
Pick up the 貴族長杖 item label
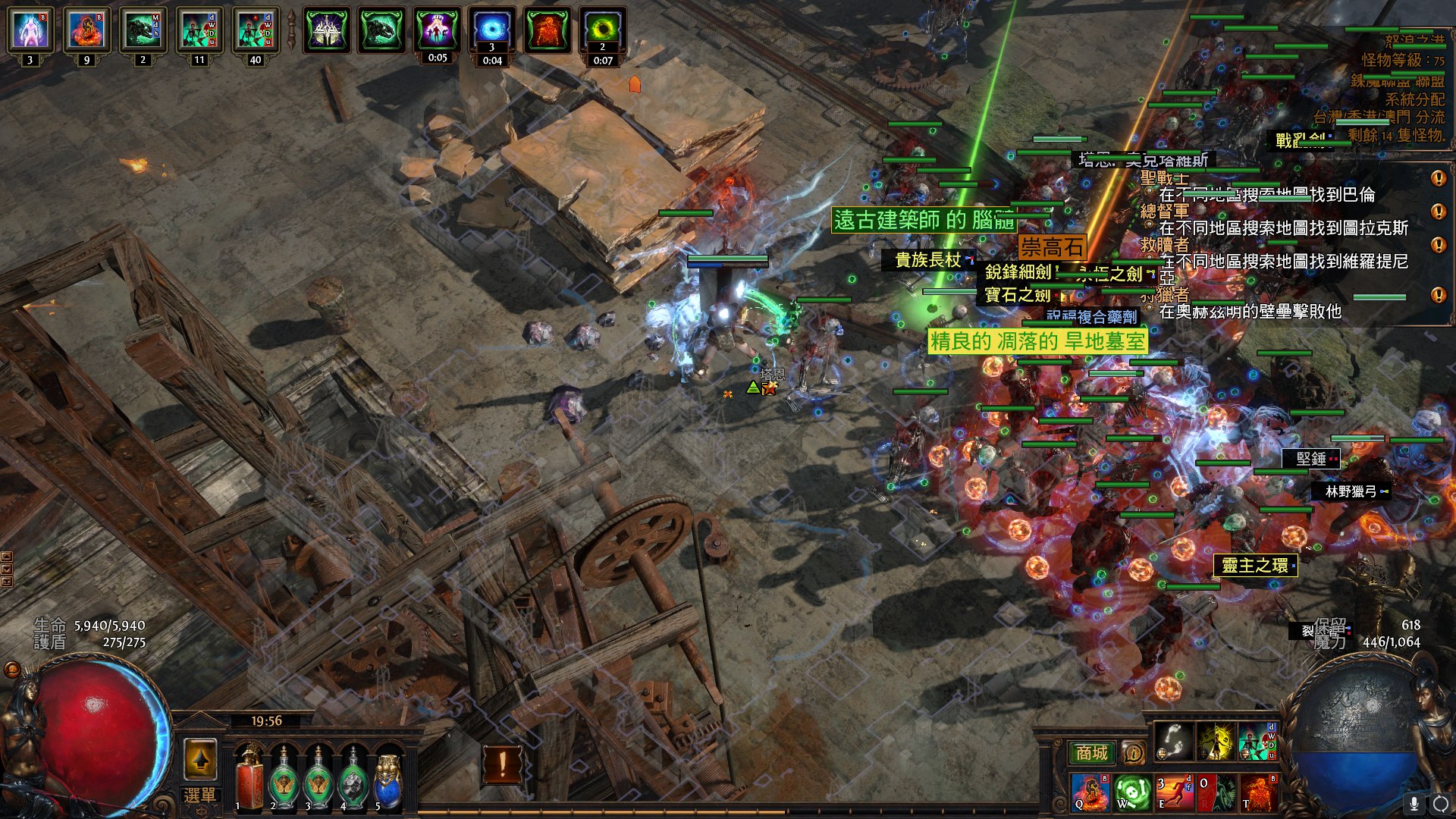(x=928, y=260)
